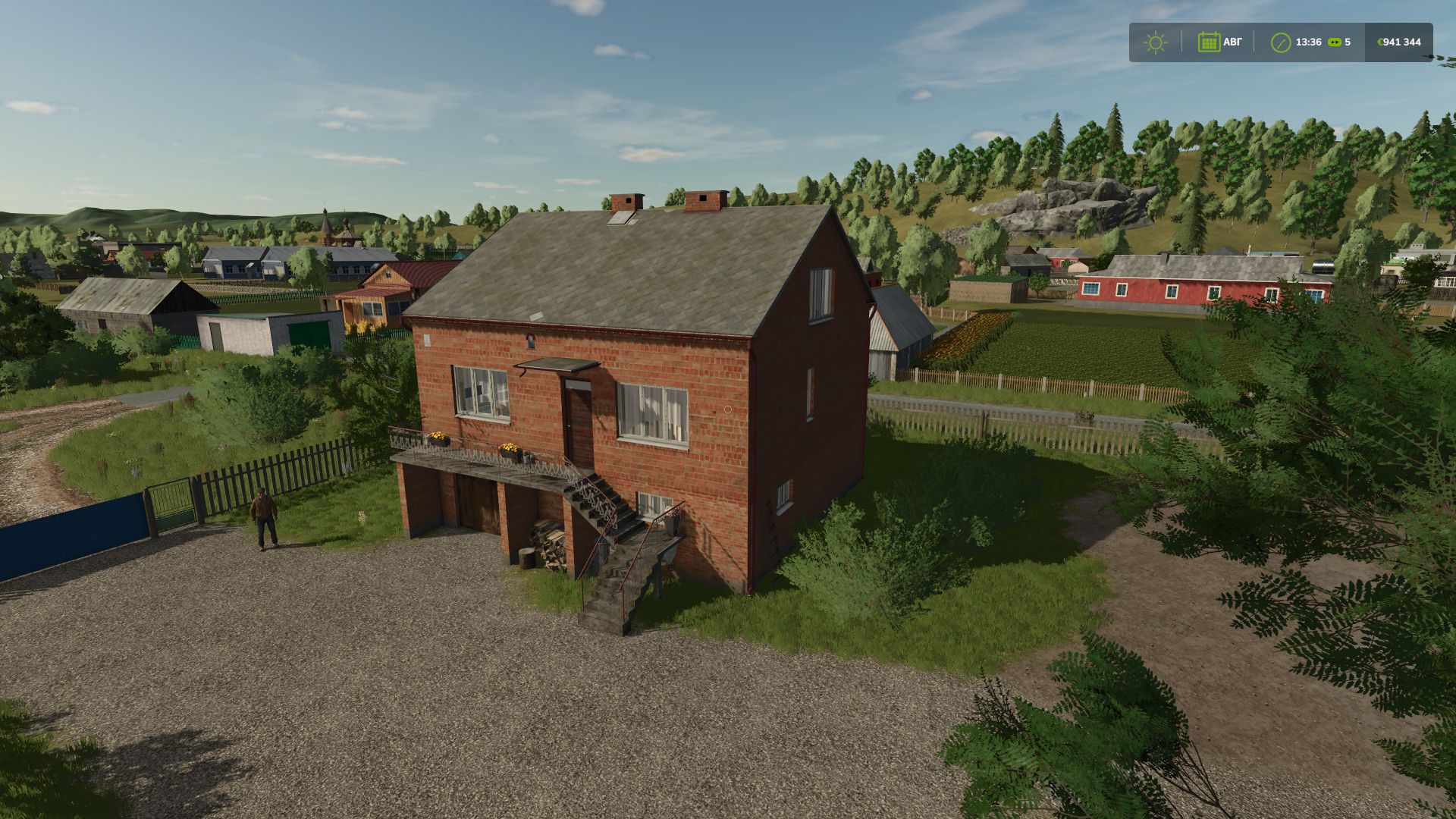The height and width of the screenshot is (819, 1456).
Task: Click the sun weather icon in HUD
Action: [1156, 42]
